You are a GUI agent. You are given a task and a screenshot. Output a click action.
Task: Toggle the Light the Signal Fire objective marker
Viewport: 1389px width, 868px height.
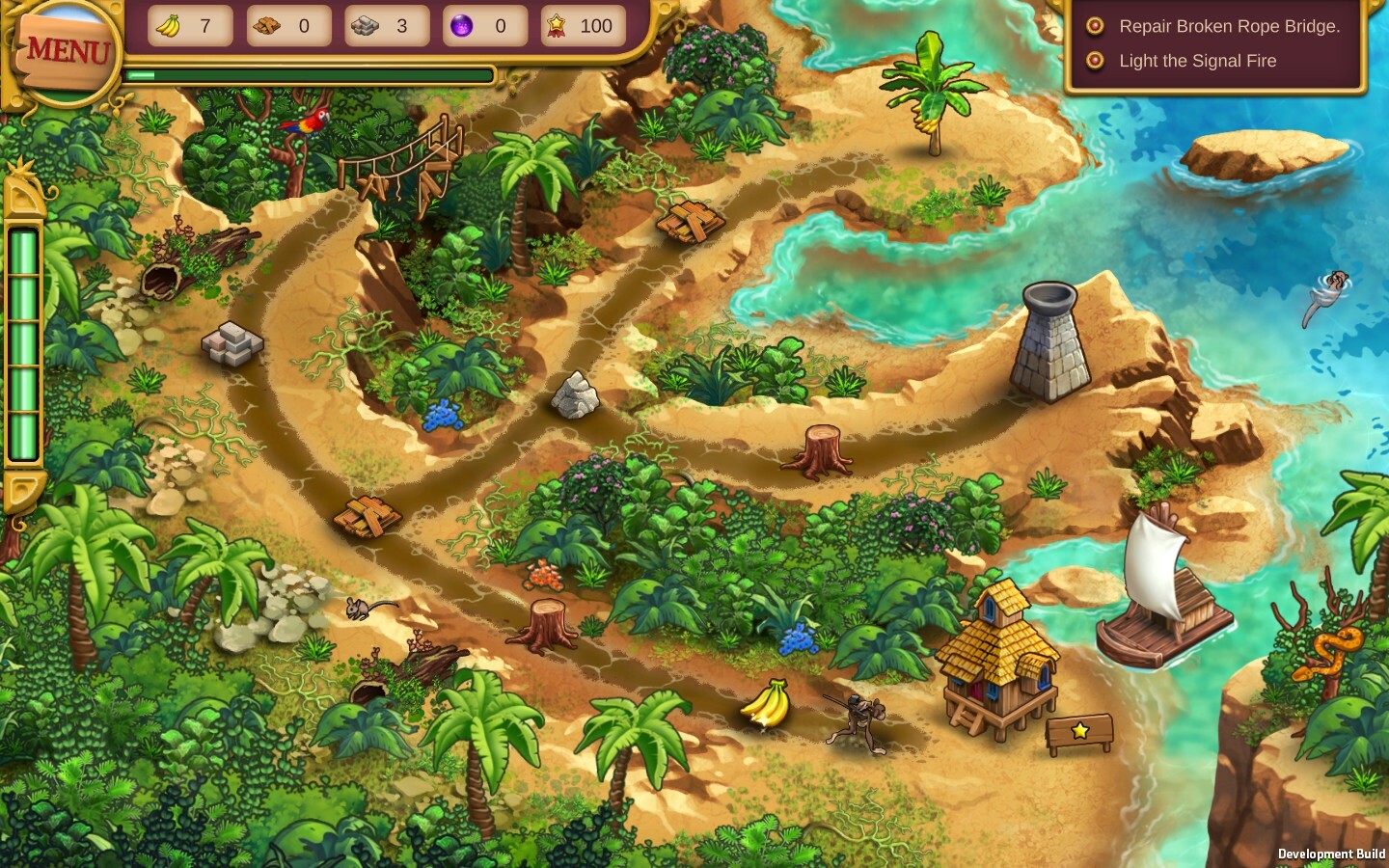1095,61
